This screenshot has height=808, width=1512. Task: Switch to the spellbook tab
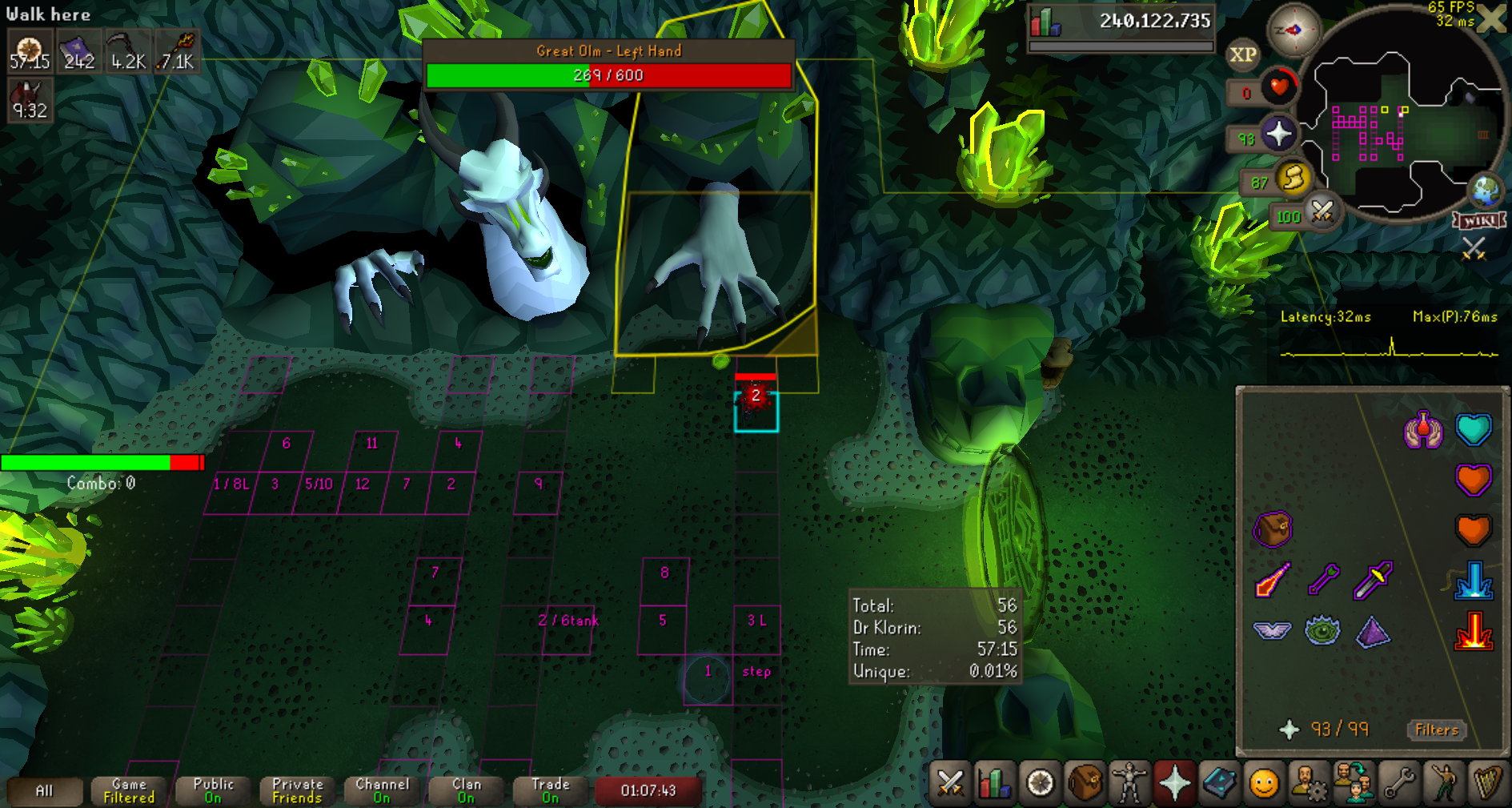pyautogui.click(x=1219, y=783)
